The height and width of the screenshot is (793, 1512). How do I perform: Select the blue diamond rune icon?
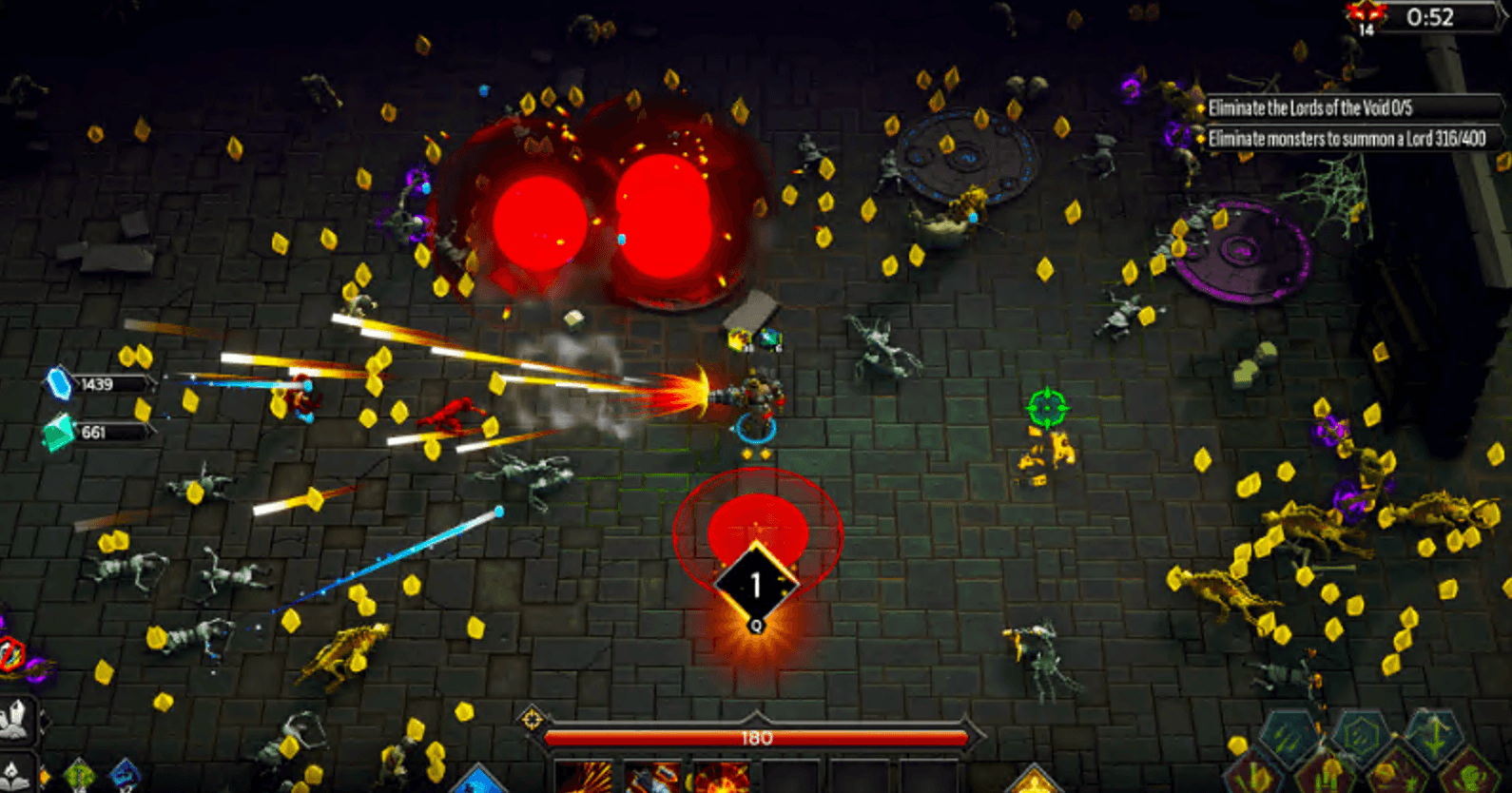point(125,775)
